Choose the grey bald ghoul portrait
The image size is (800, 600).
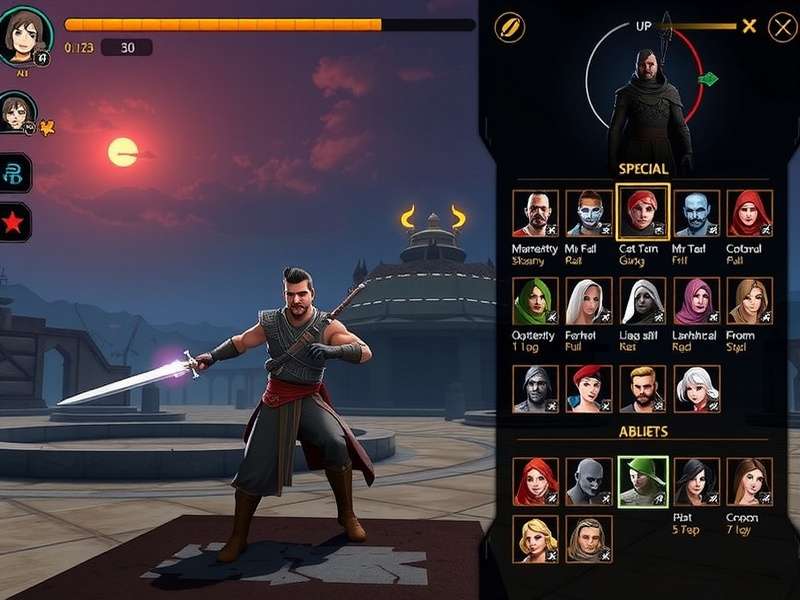point(589,481)
